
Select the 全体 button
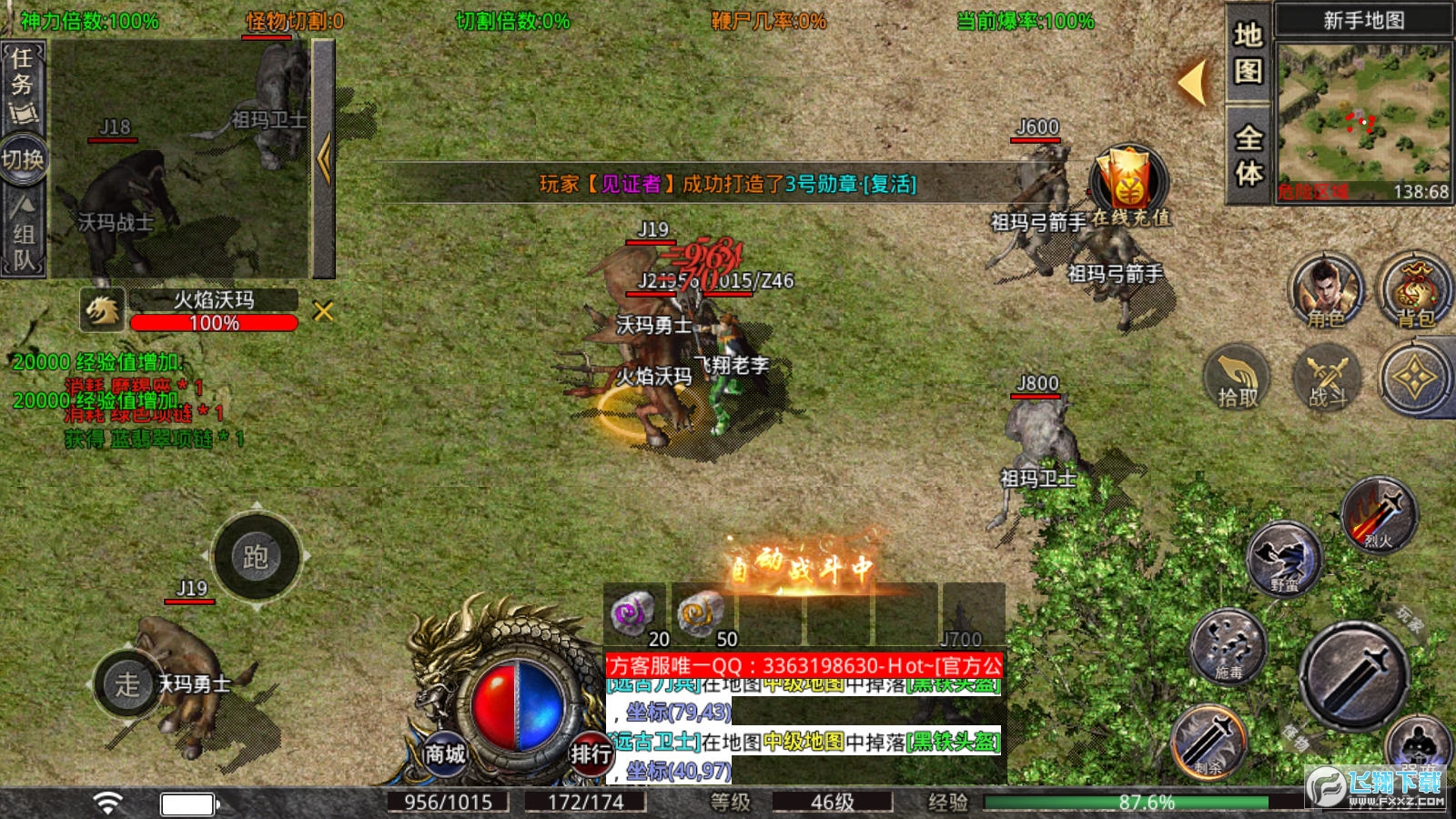pos(1248,155)
